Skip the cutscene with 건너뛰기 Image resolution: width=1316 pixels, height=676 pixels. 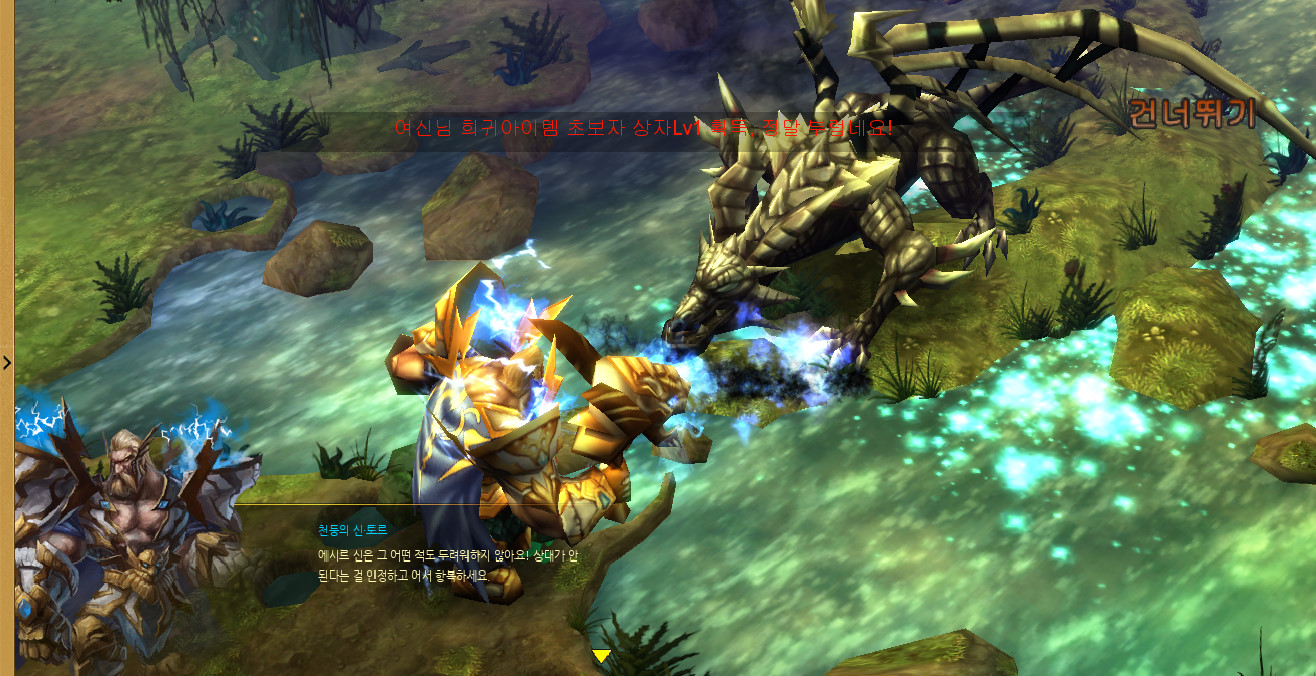[x=1191, y=113]
